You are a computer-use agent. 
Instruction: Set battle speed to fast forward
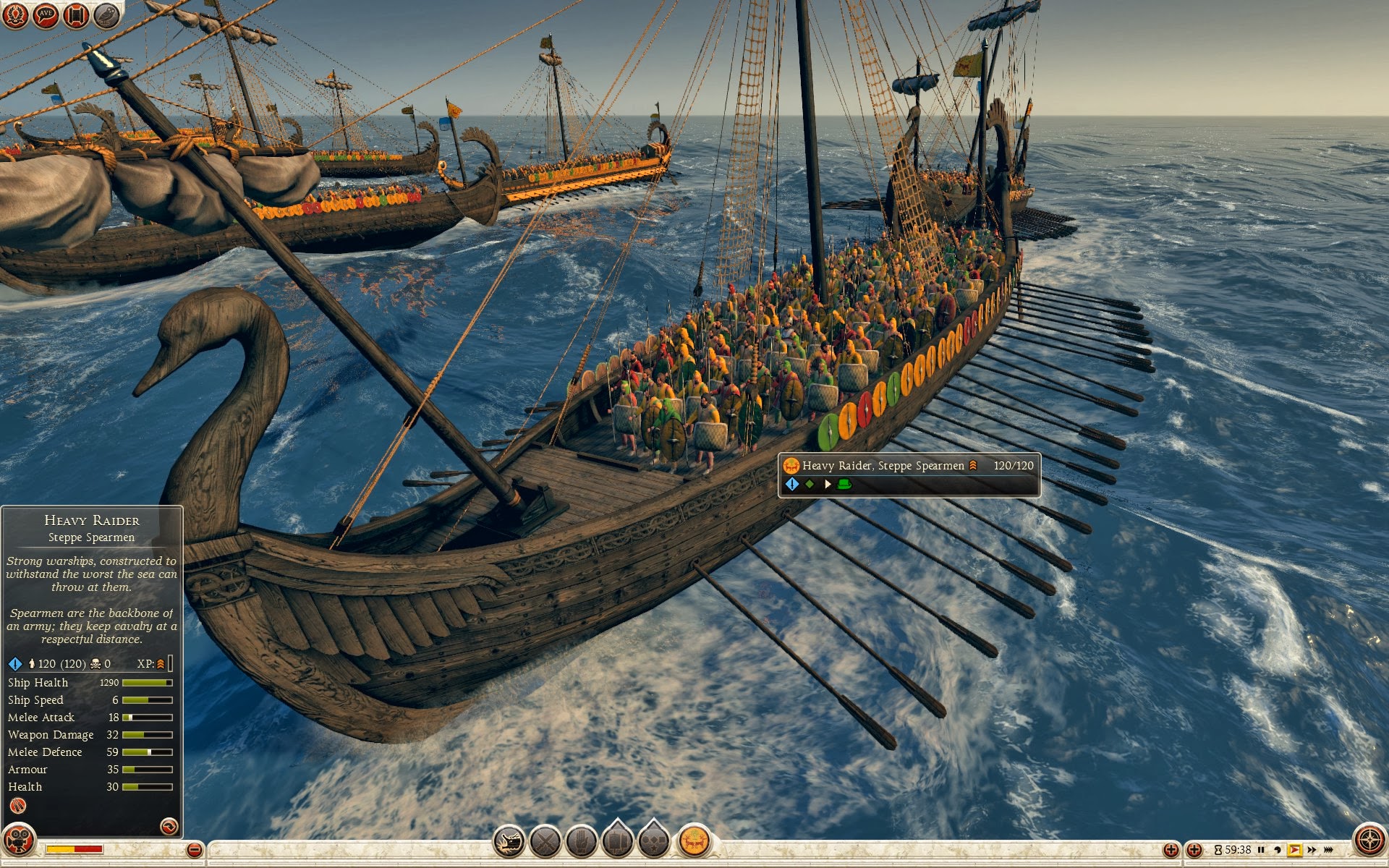click(x=1312, y=850)
